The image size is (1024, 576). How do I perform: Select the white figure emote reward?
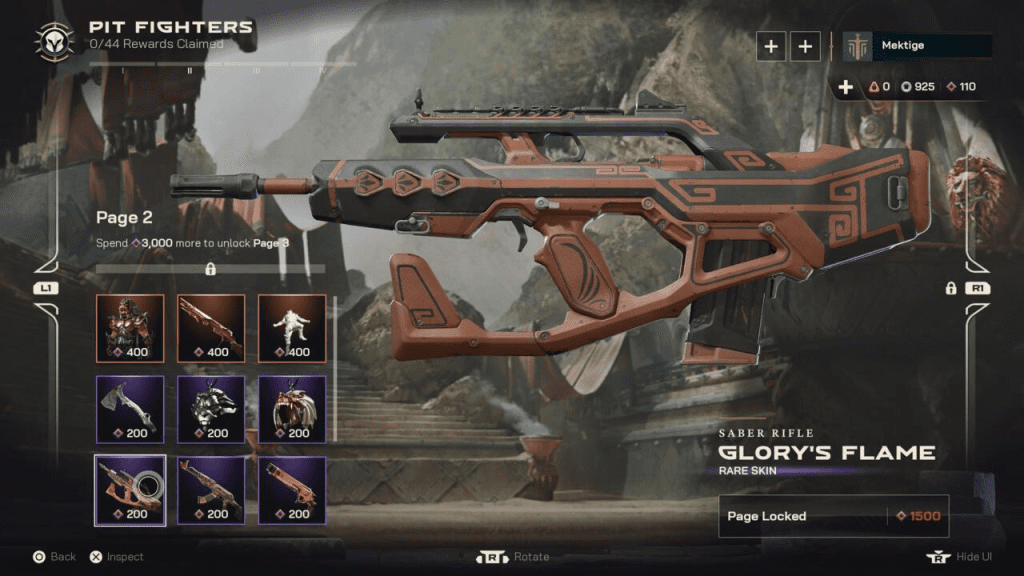point(292,327)
